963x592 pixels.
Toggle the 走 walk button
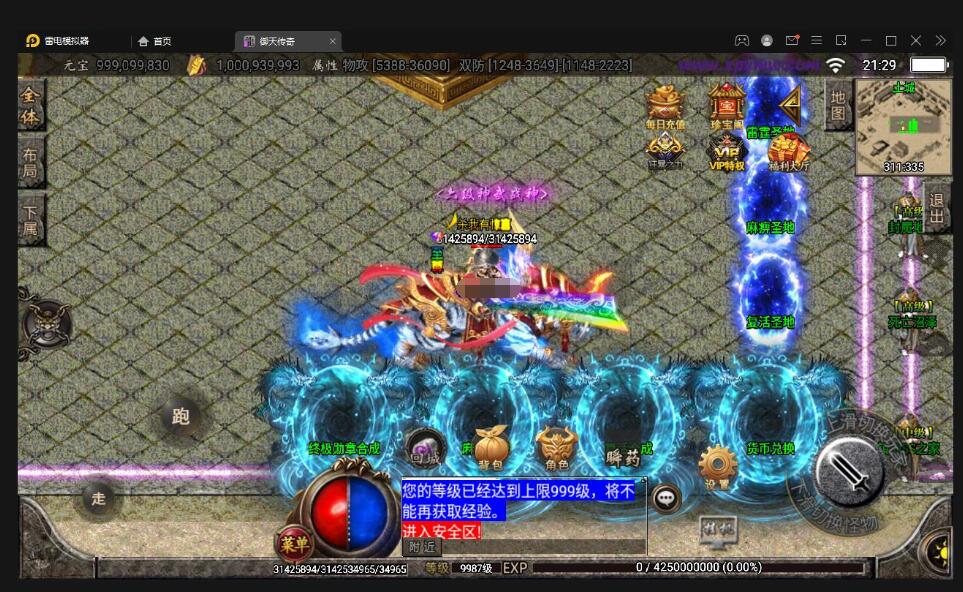tap(98, 499)
